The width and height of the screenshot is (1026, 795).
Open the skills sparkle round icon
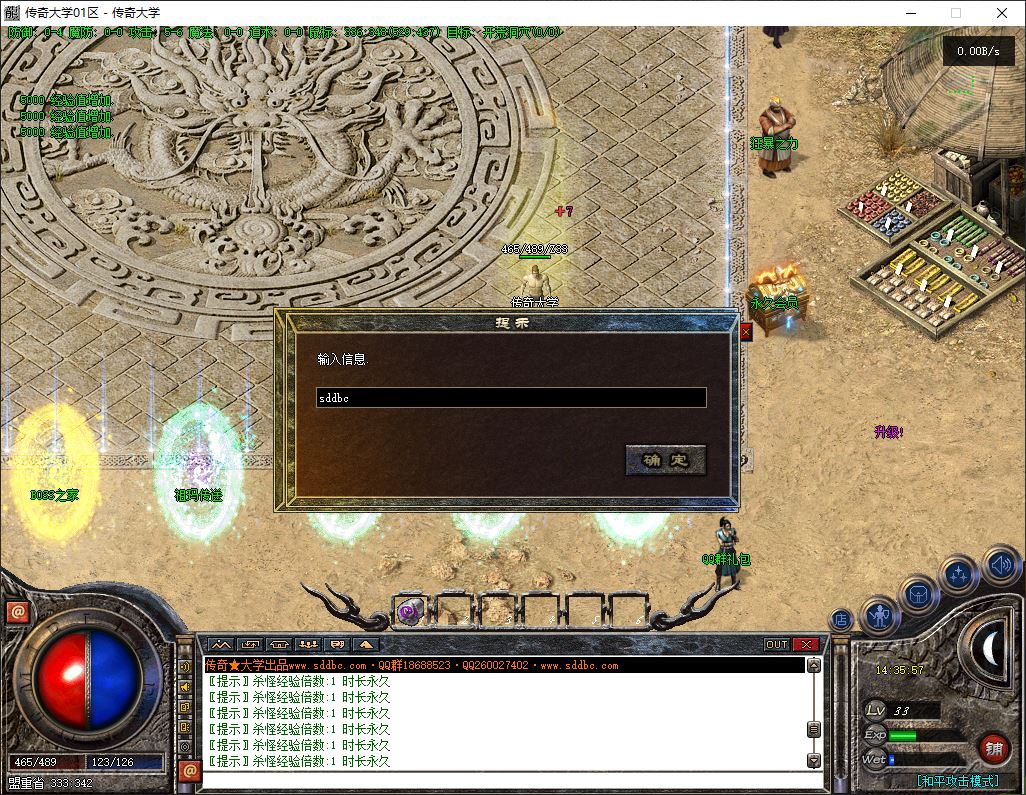959,576
